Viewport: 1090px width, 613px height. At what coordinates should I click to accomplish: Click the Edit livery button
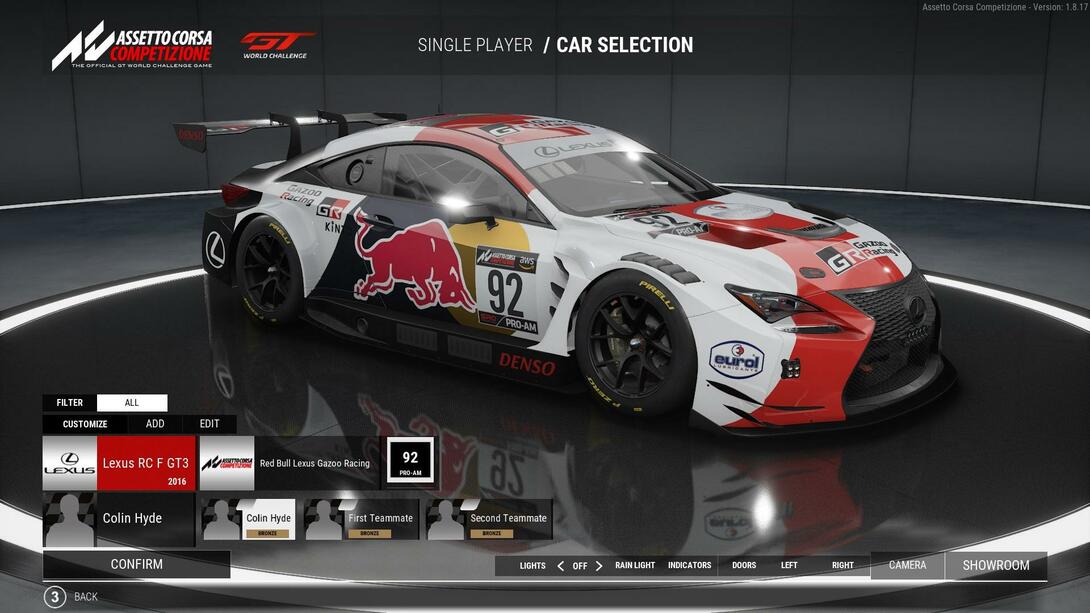[209, 424]
